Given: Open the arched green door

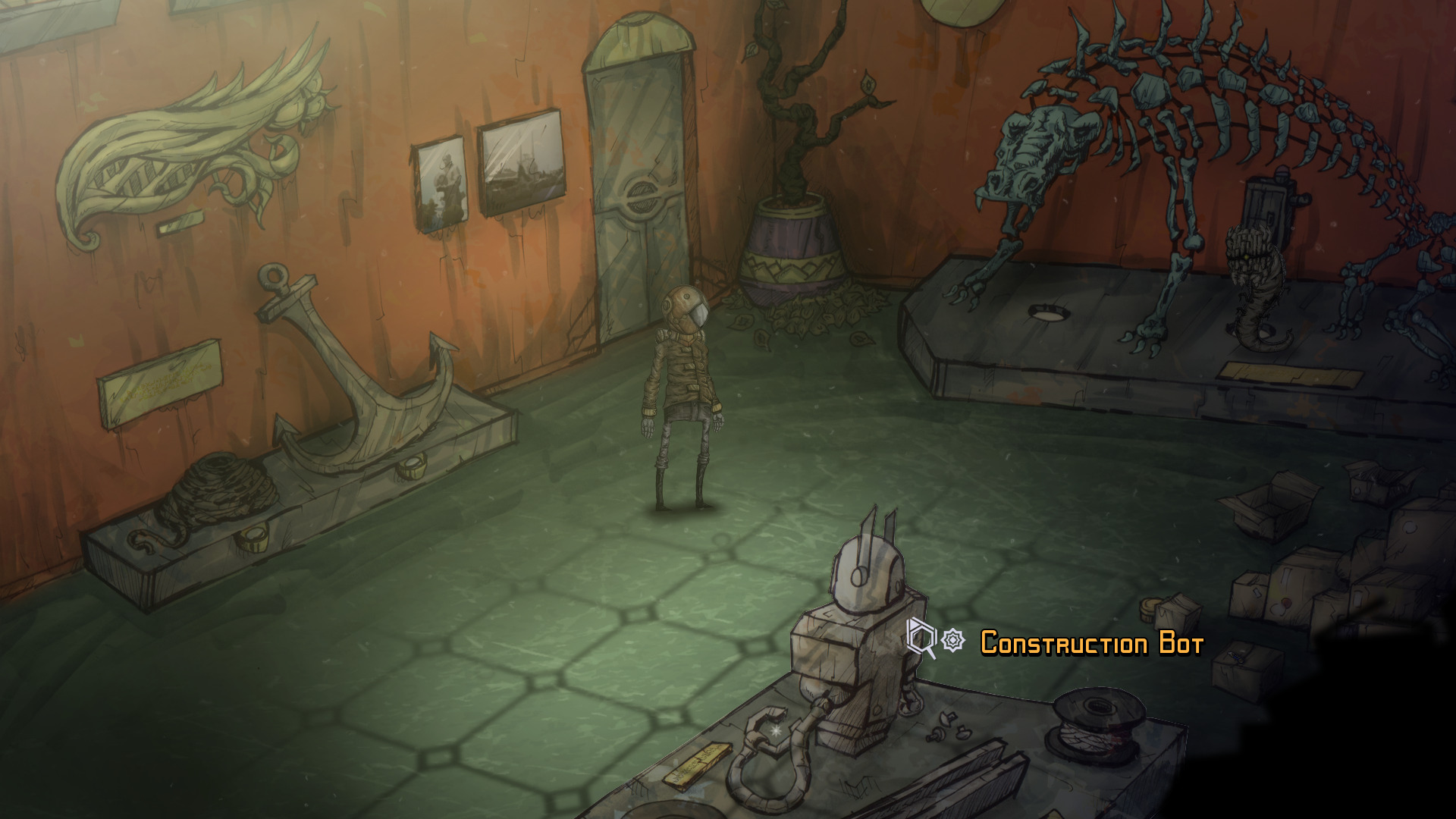Looking at the screenshot, I should coord(641,174).
